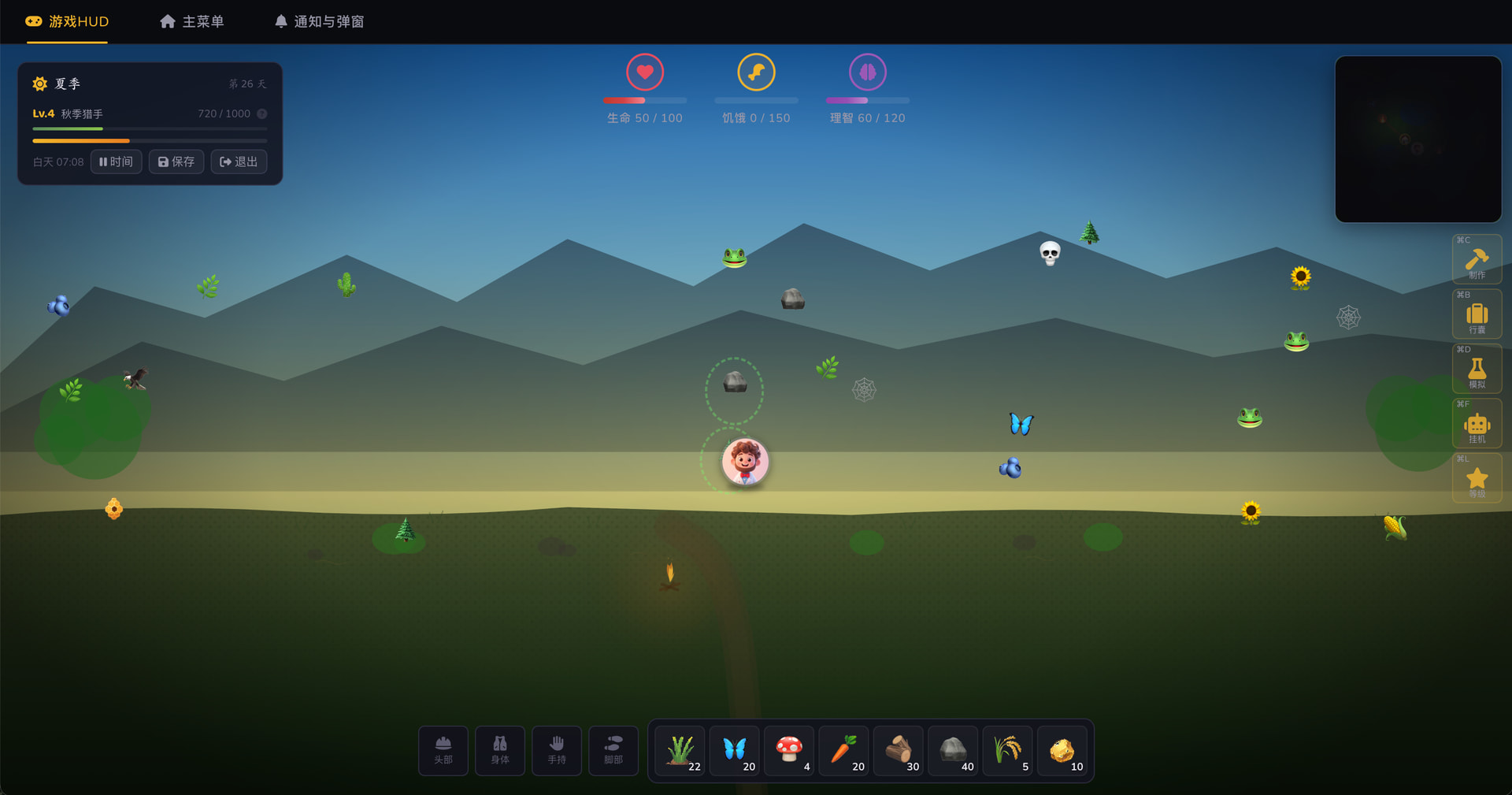
Task: Open the 模拟 flask panel
Action: [x=1477, y=370]
